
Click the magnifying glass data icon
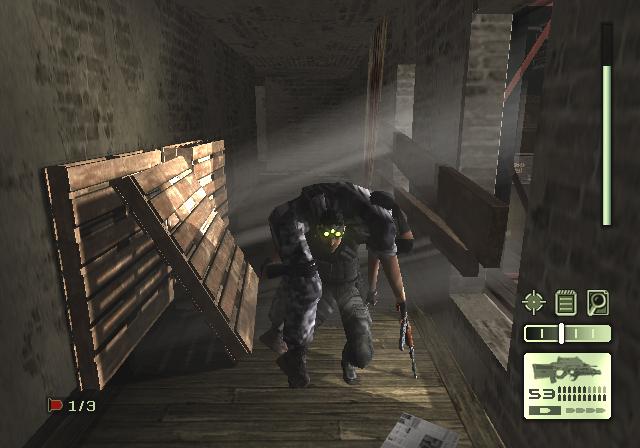pos(598,301)
